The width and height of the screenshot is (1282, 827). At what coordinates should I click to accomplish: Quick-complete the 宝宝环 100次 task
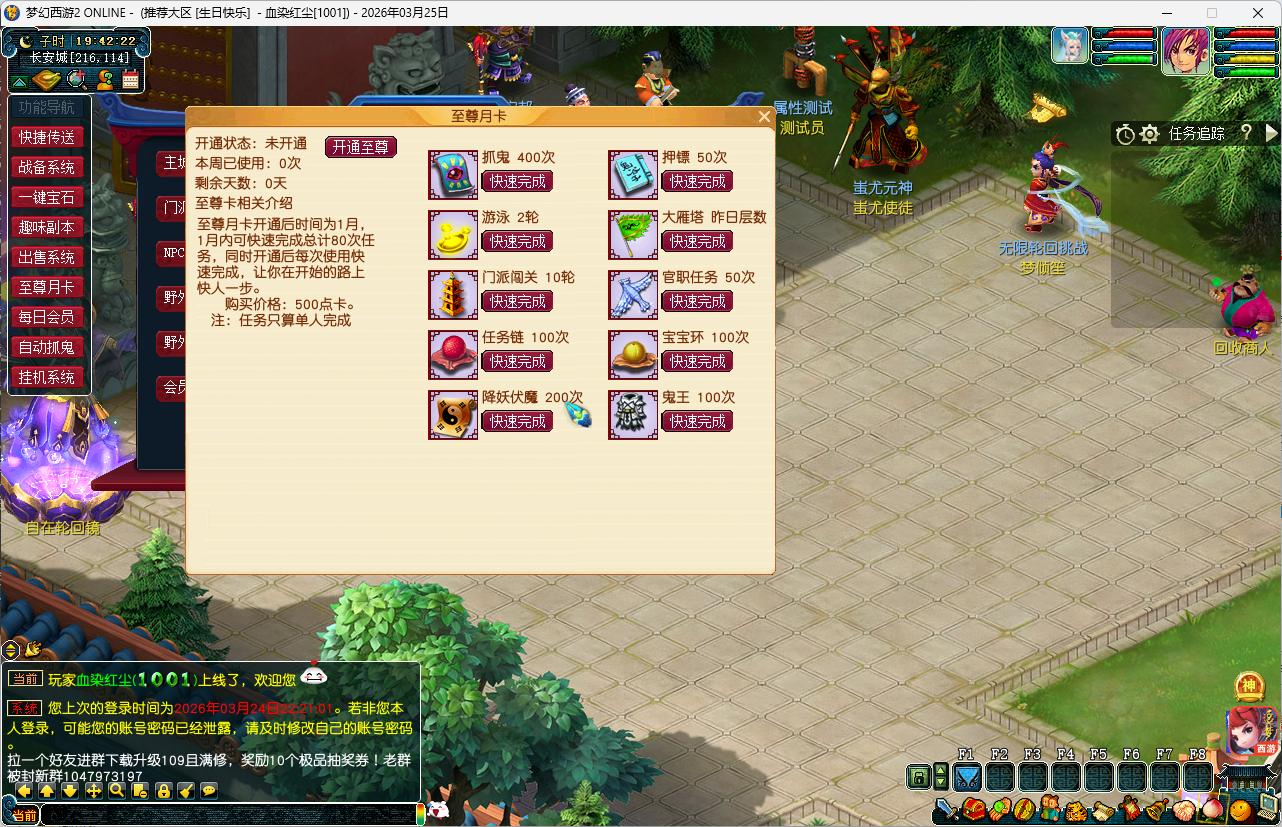(x=697, y=362)
